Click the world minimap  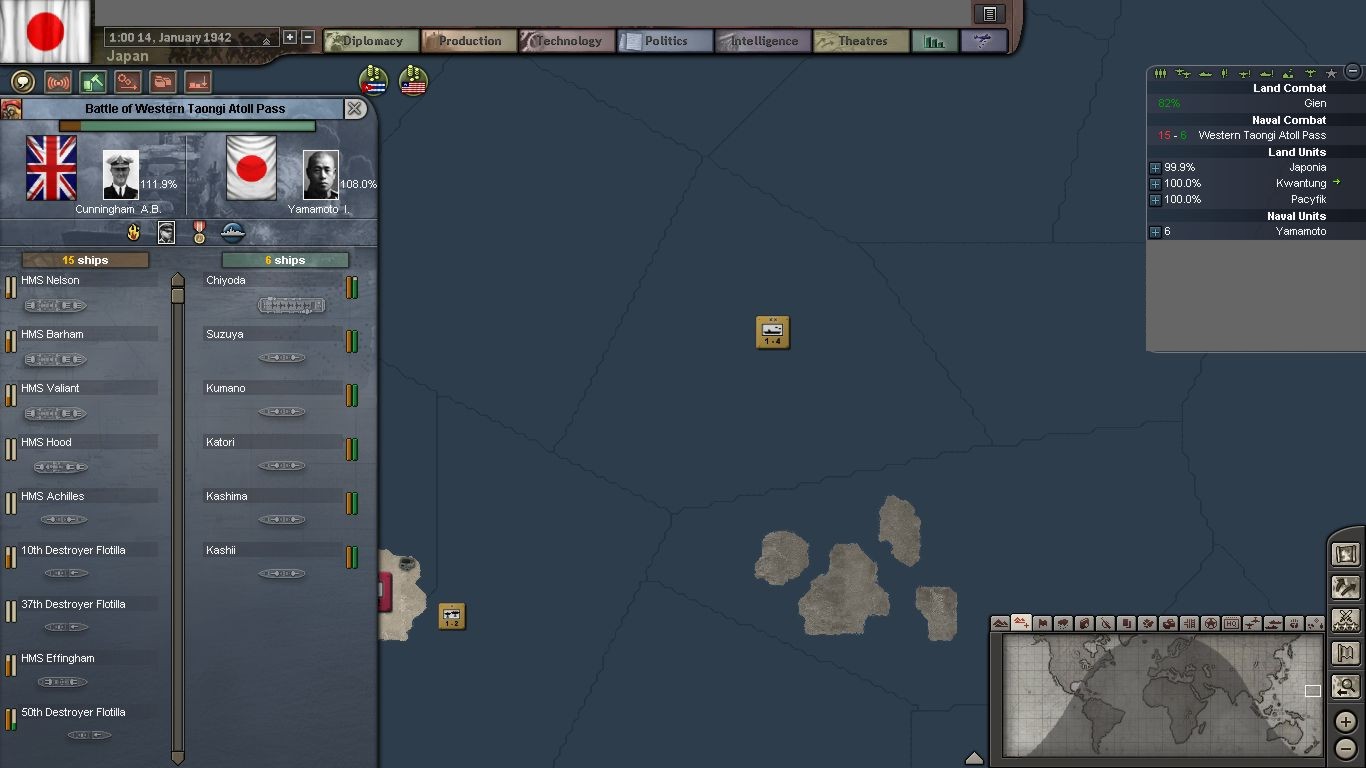click(x=1160, y=695)
